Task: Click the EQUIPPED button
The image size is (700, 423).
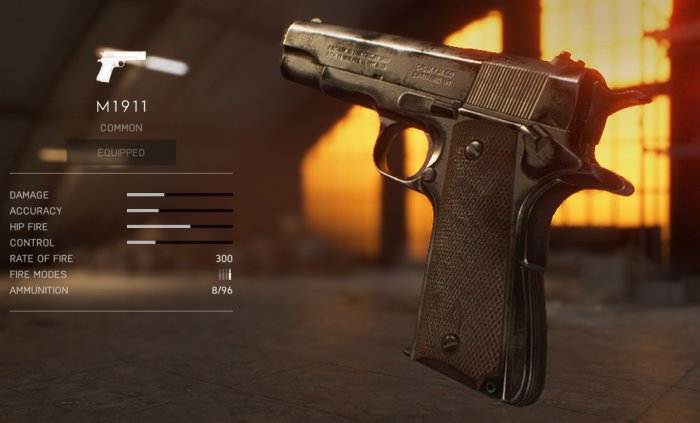Action: coord(121,153)
